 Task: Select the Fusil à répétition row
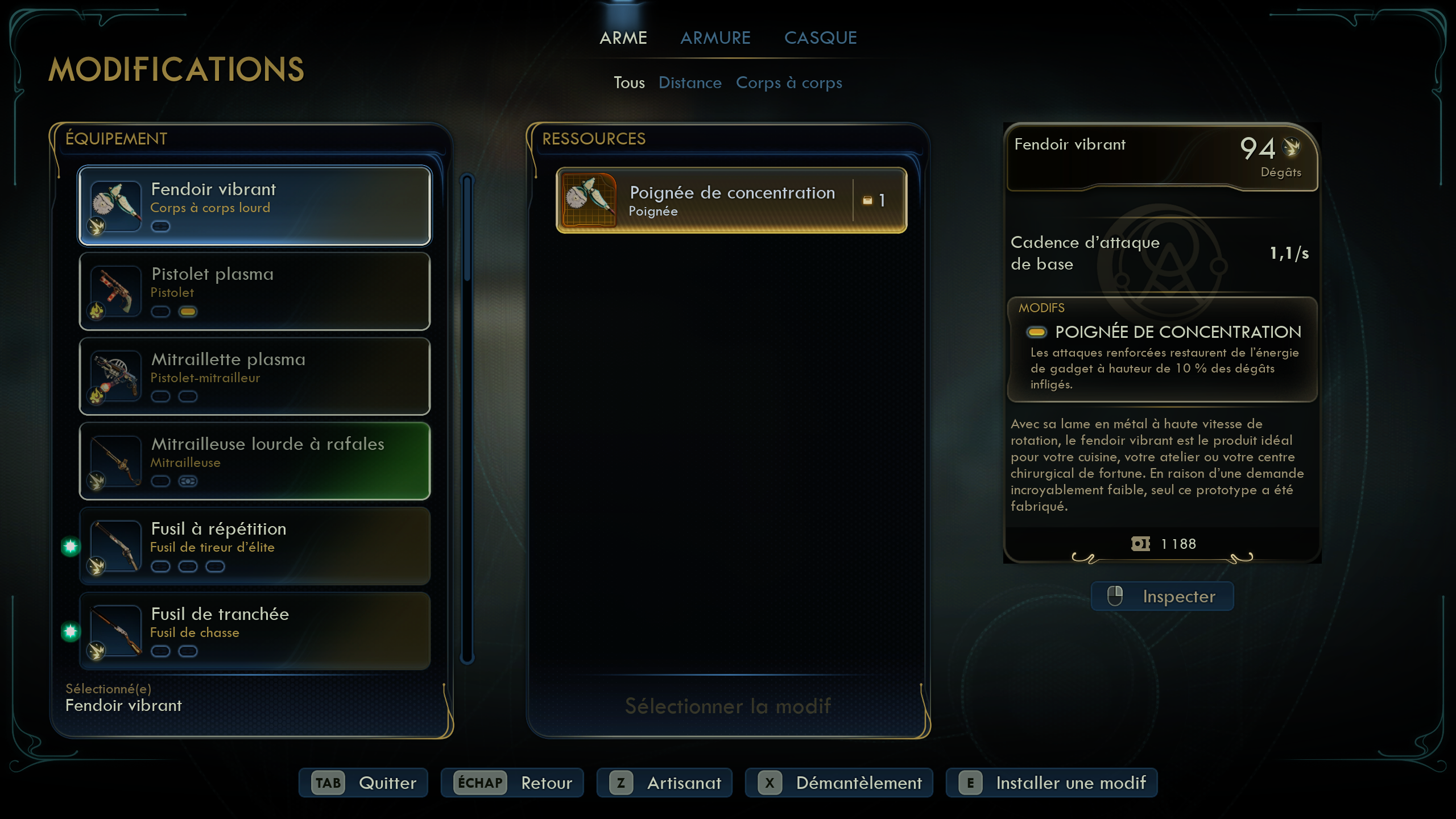[x=254, y=546]
